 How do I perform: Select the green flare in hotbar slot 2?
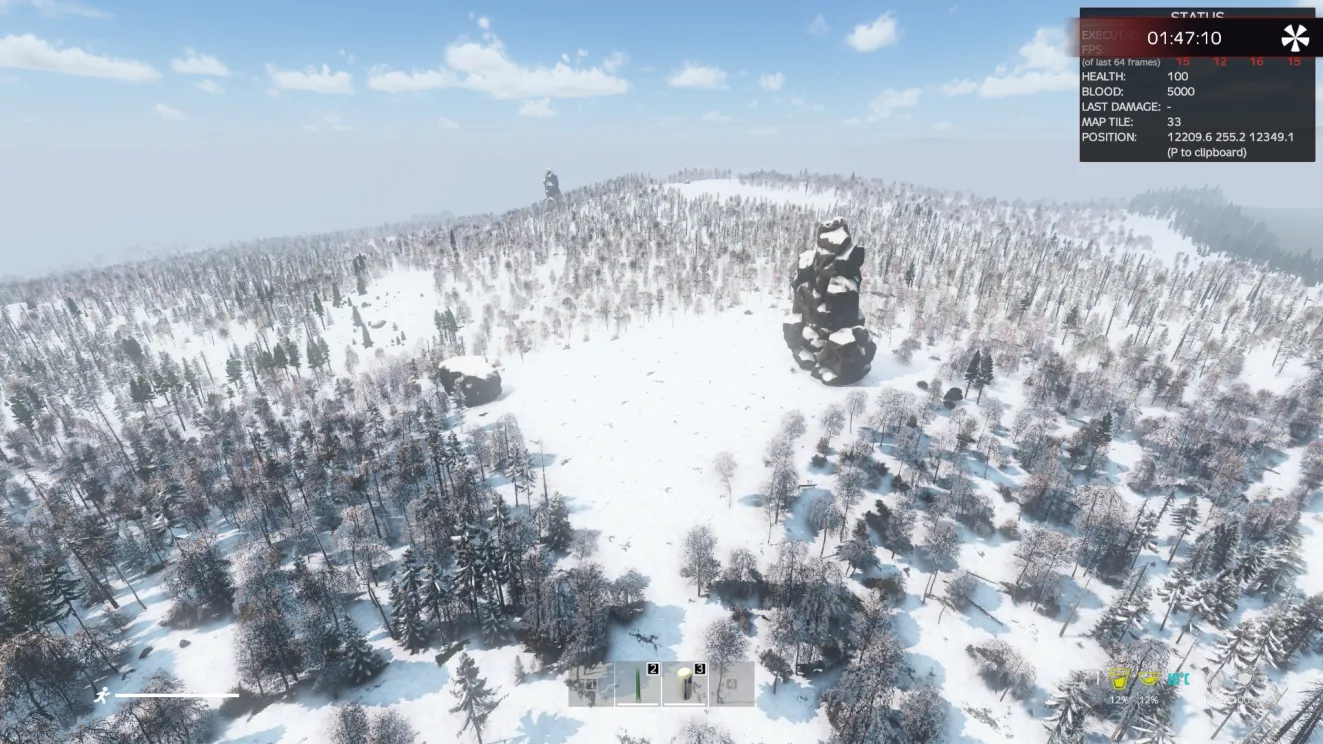point(637,684)
